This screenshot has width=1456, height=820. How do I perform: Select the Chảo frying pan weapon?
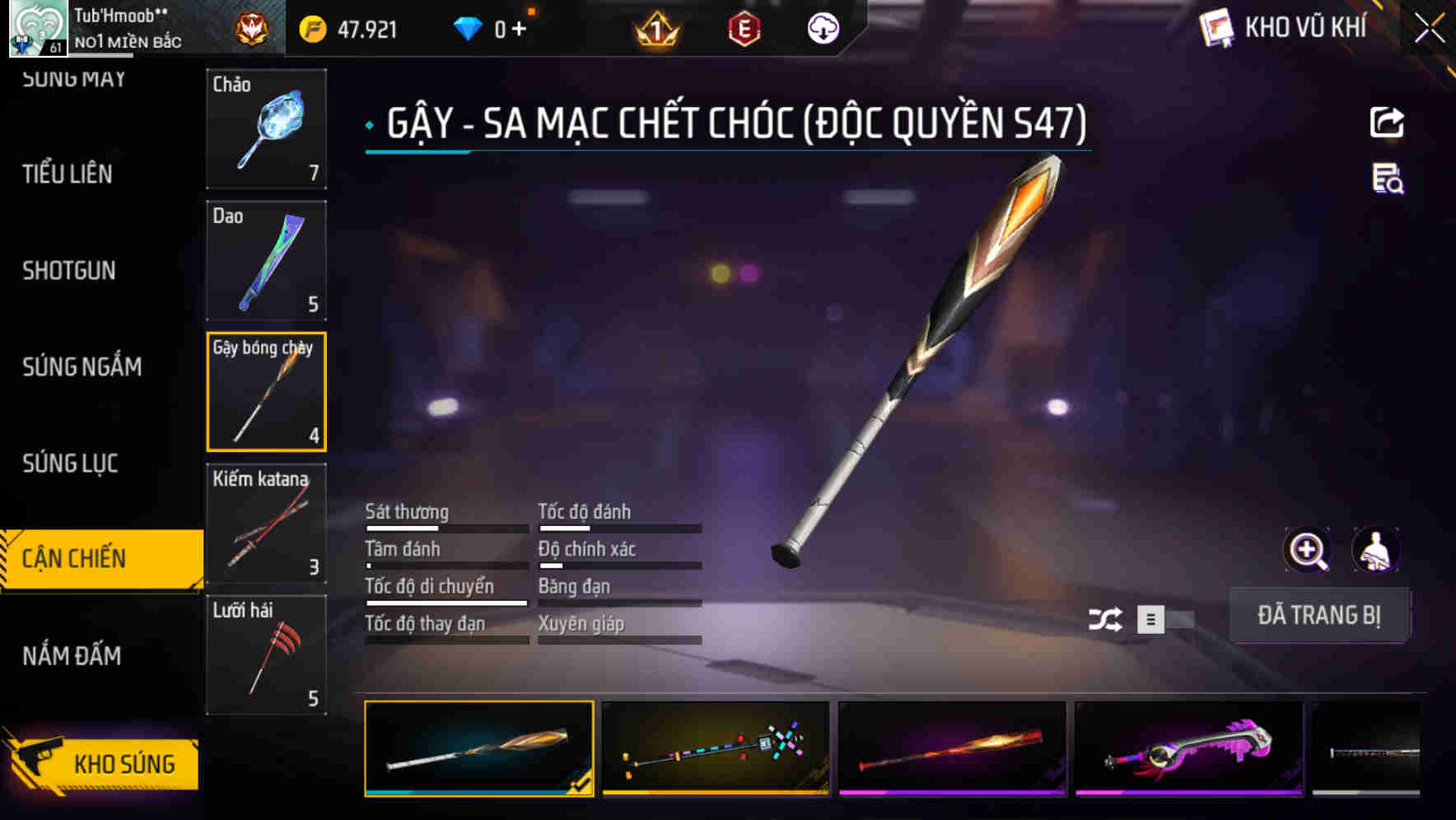tap(266, 129)
